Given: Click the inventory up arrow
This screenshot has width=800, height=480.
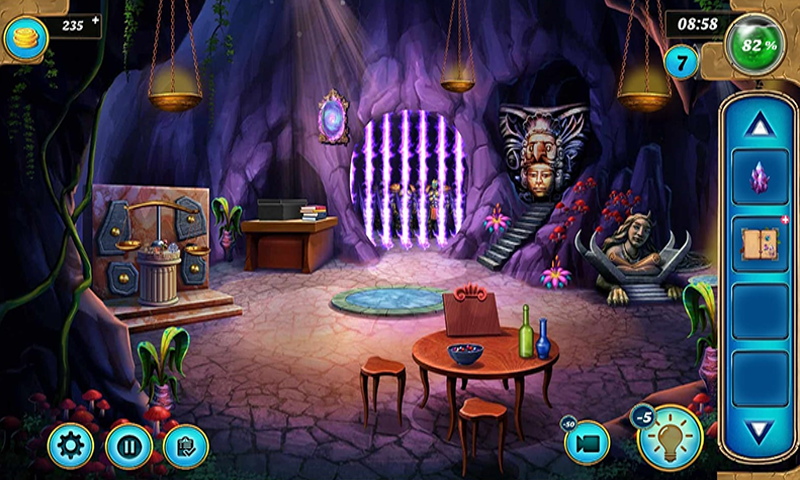Looking at the screenshot, I should pyautogui.click(x=760, y=124).
